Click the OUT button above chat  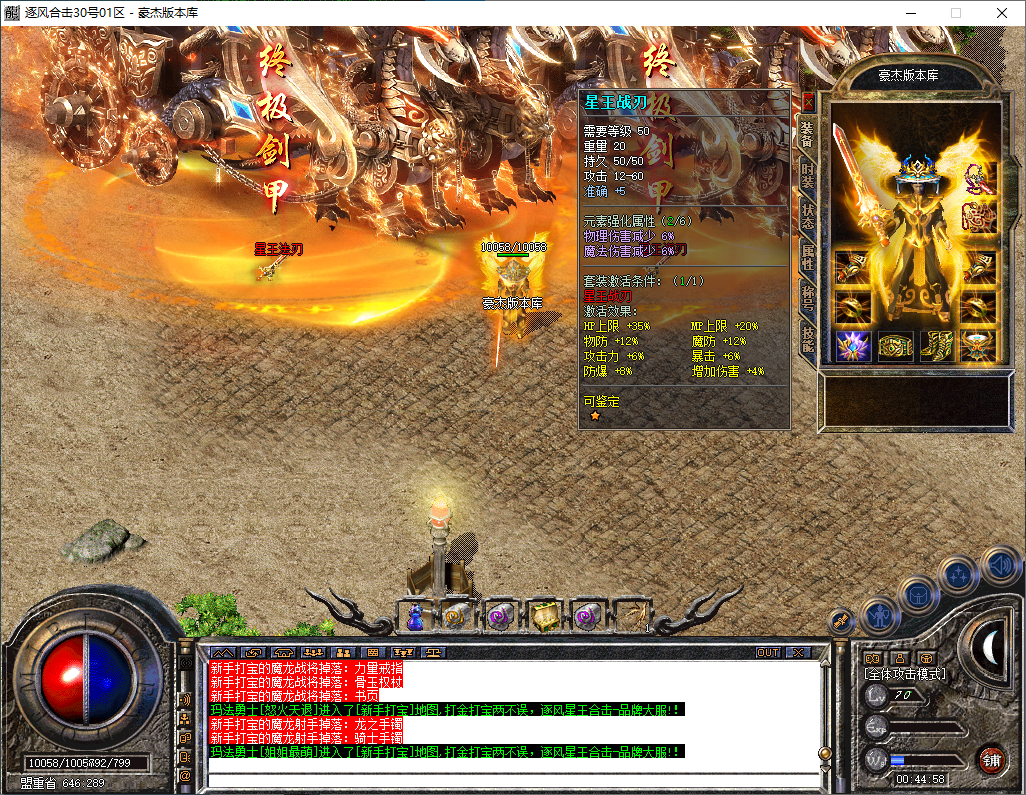click(767, 652)
